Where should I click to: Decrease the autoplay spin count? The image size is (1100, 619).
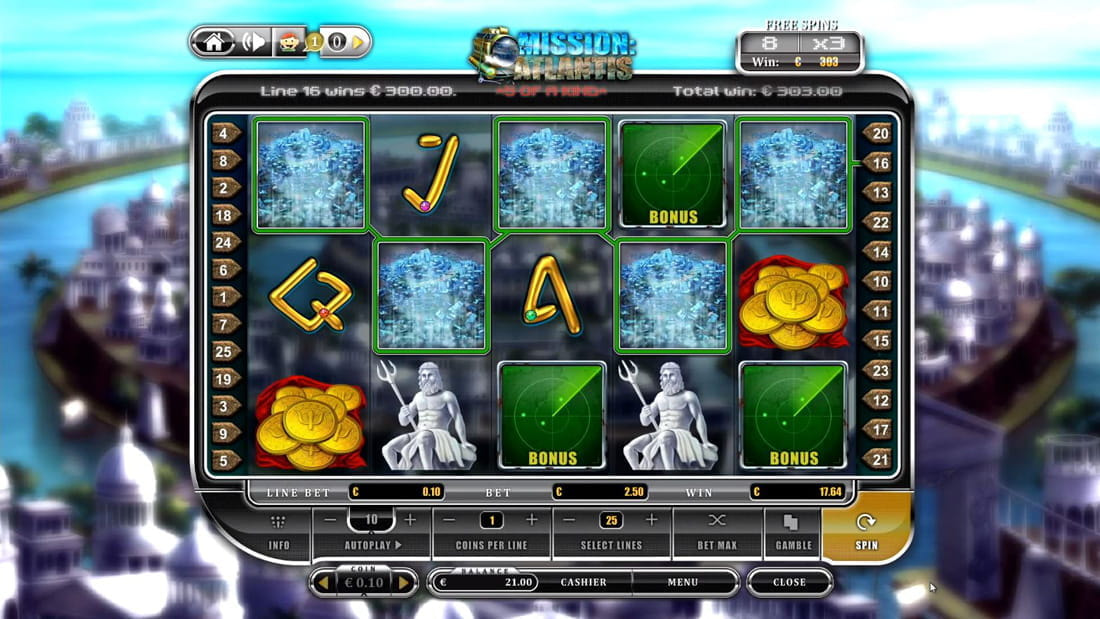pos(330,520)
